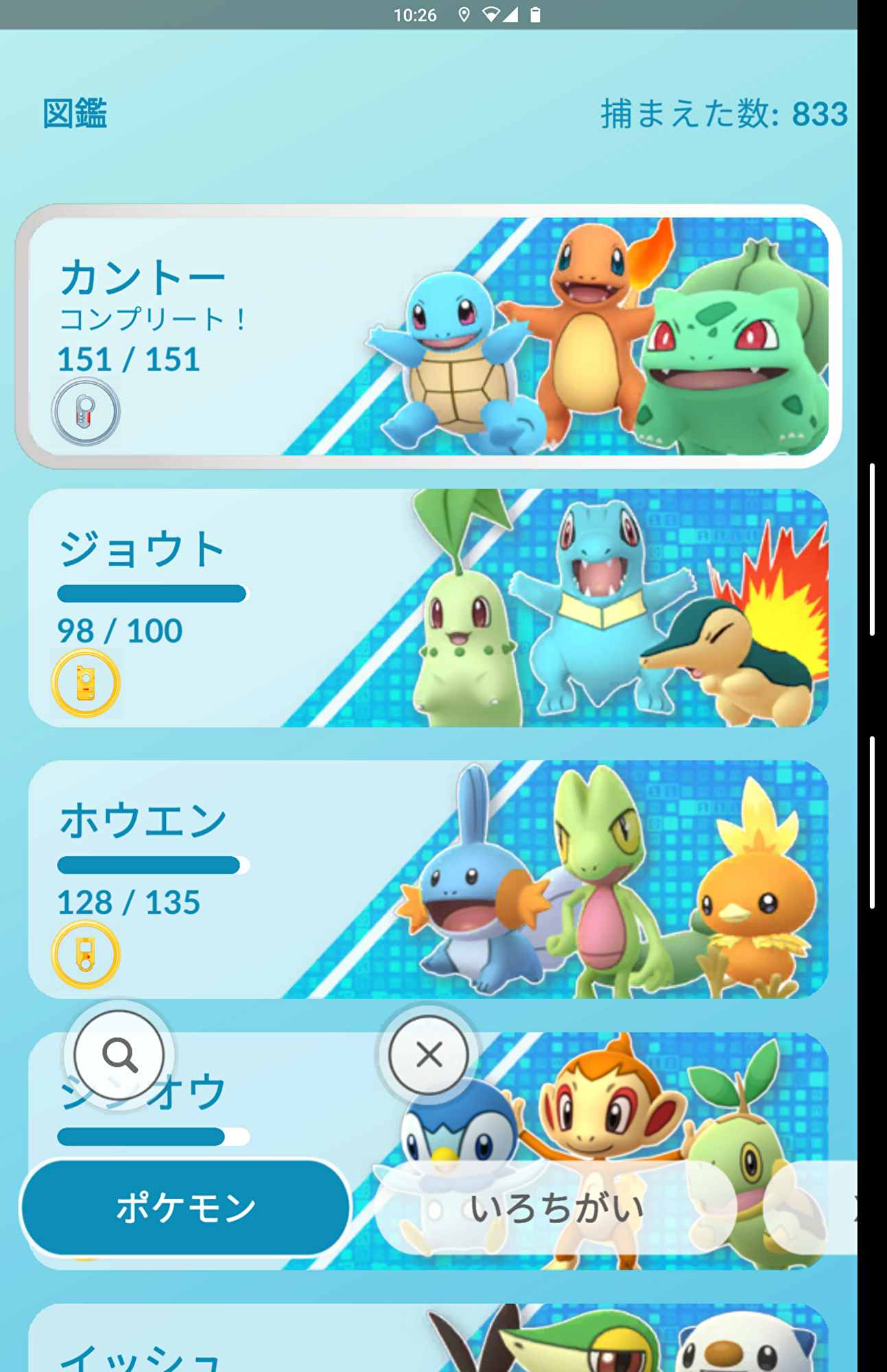Close the Pokédex with the X button

pyautogui.click(x=429, y=1054)
